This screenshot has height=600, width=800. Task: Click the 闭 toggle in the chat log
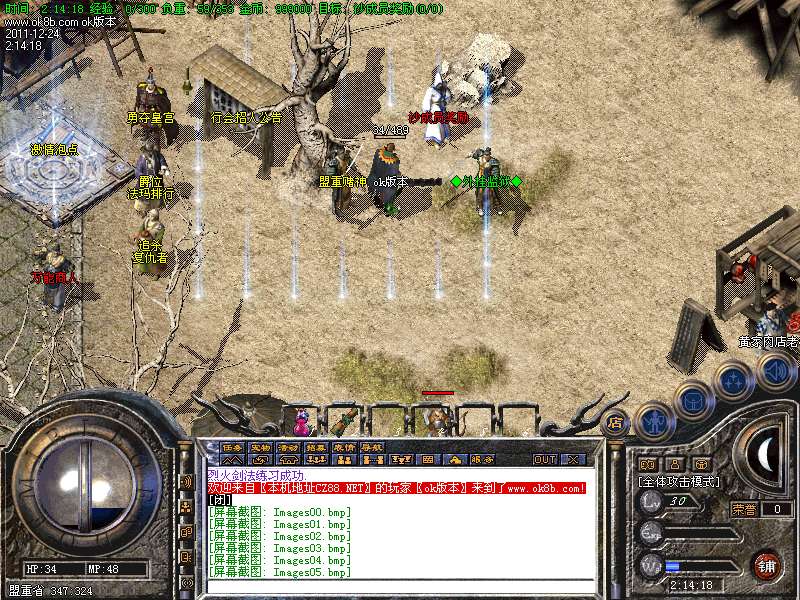coord(221,500)
